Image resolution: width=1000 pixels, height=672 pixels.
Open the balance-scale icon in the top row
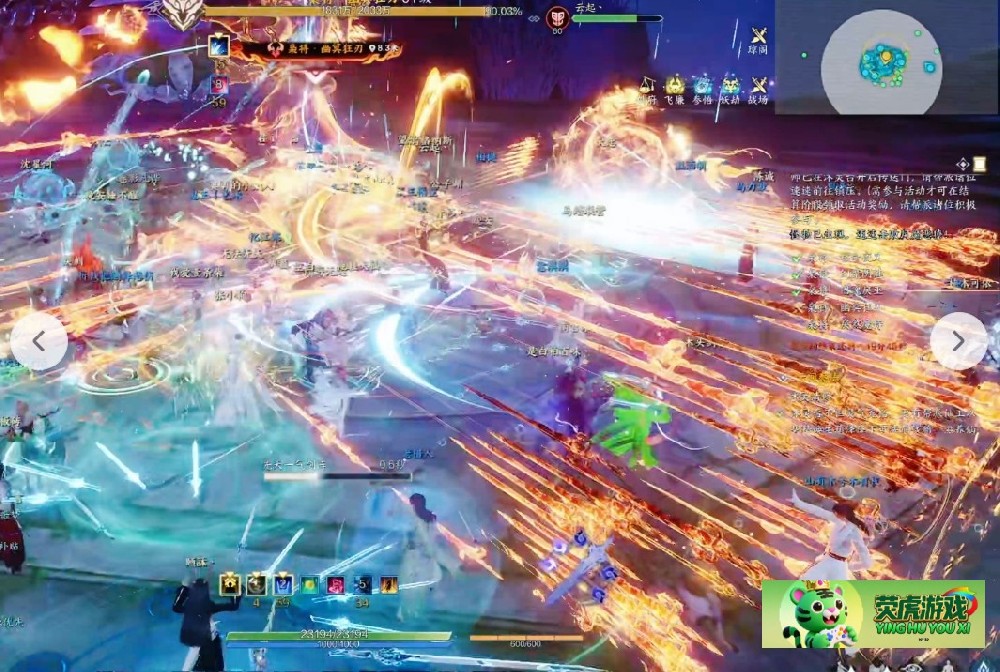[x=647, y=86]
